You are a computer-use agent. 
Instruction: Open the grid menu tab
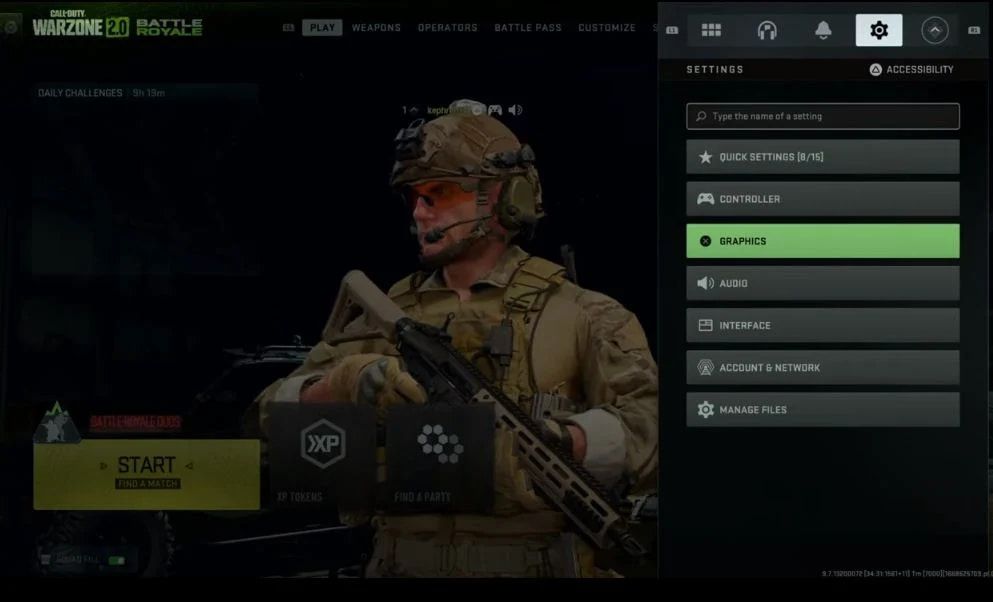(711, 30)
